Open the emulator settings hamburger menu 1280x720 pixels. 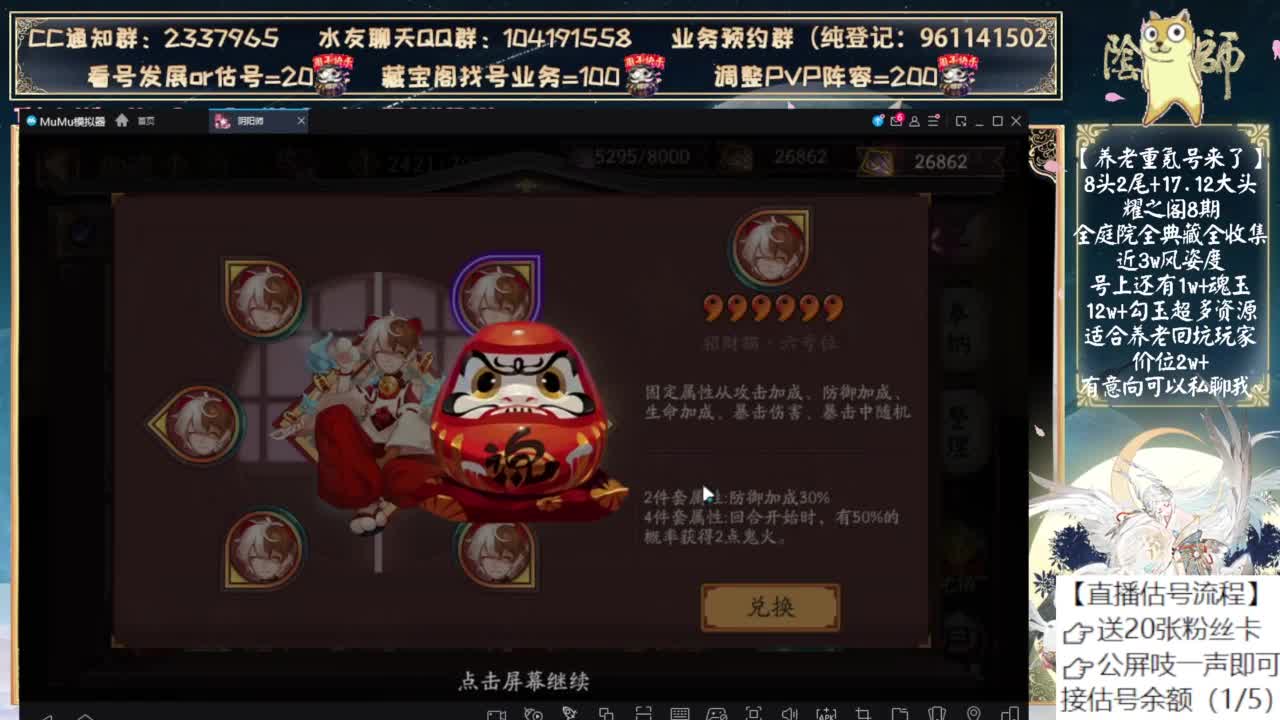pos(932,121)
